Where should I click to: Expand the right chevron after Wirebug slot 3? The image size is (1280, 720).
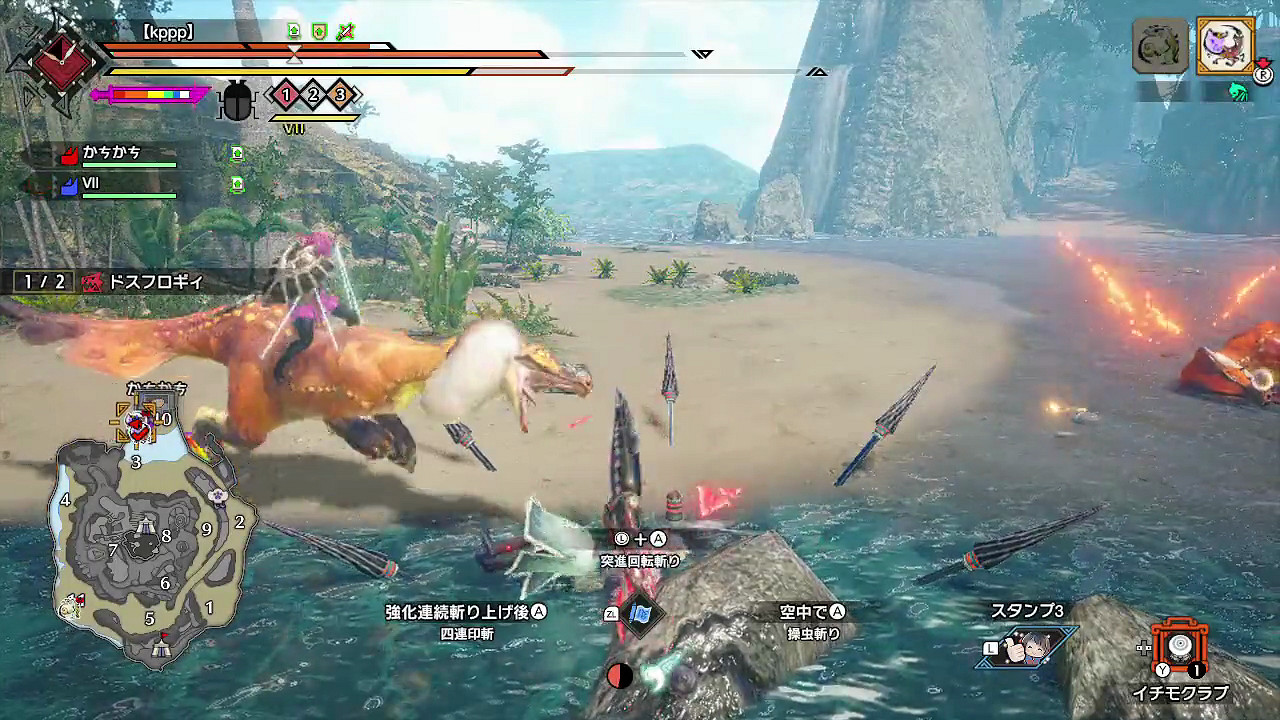click(x=356, y=93)
